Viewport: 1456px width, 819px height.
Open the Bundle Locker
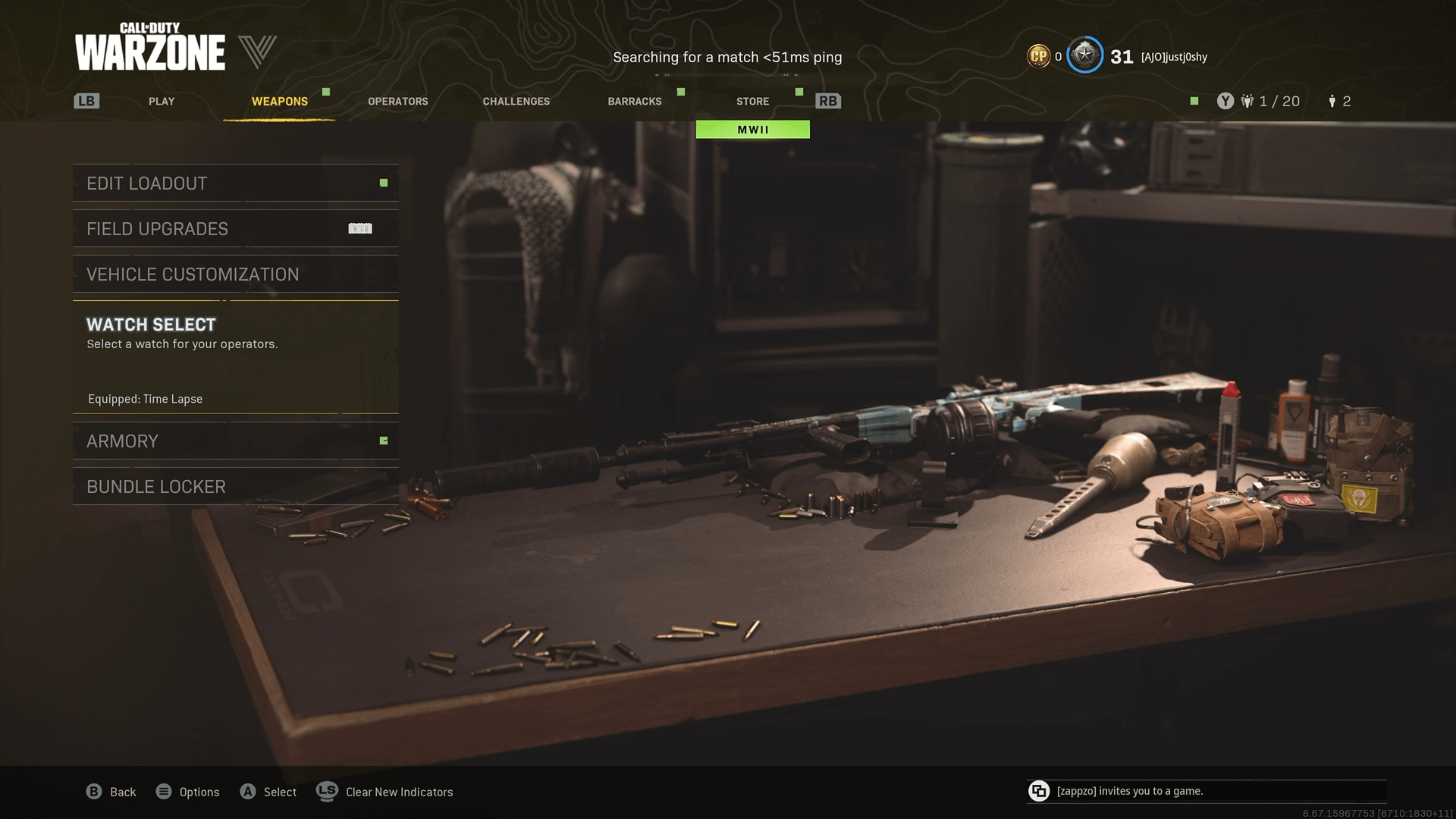click(x=235, y=487)
